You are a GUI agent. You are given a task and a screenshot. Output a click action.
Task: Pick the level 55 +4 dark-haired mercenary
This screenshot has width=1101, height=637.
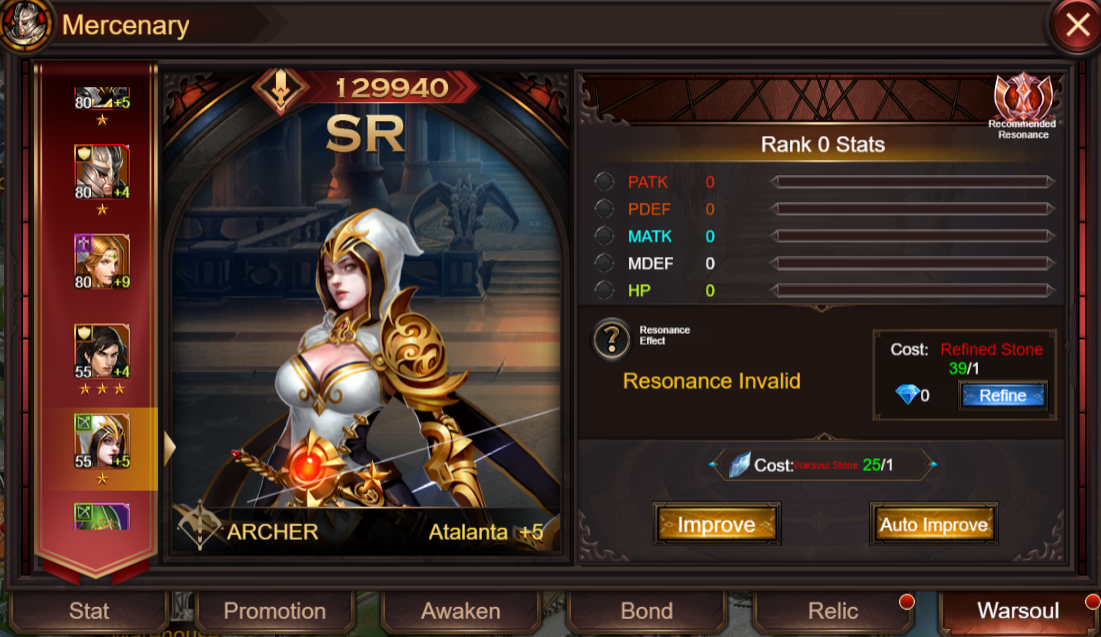[x=102, y=351]
